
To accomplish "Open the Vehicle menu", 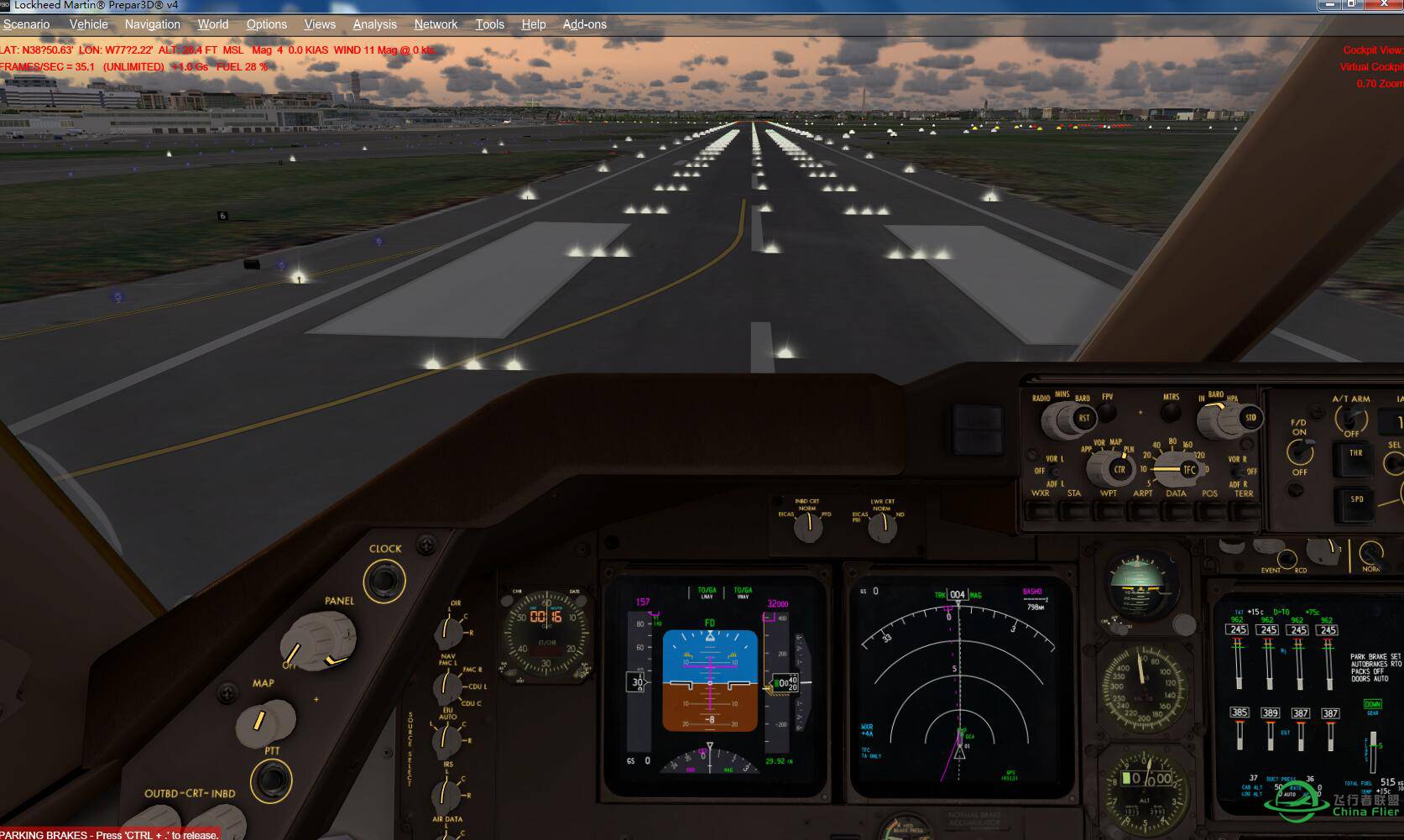I will (88, 23).
